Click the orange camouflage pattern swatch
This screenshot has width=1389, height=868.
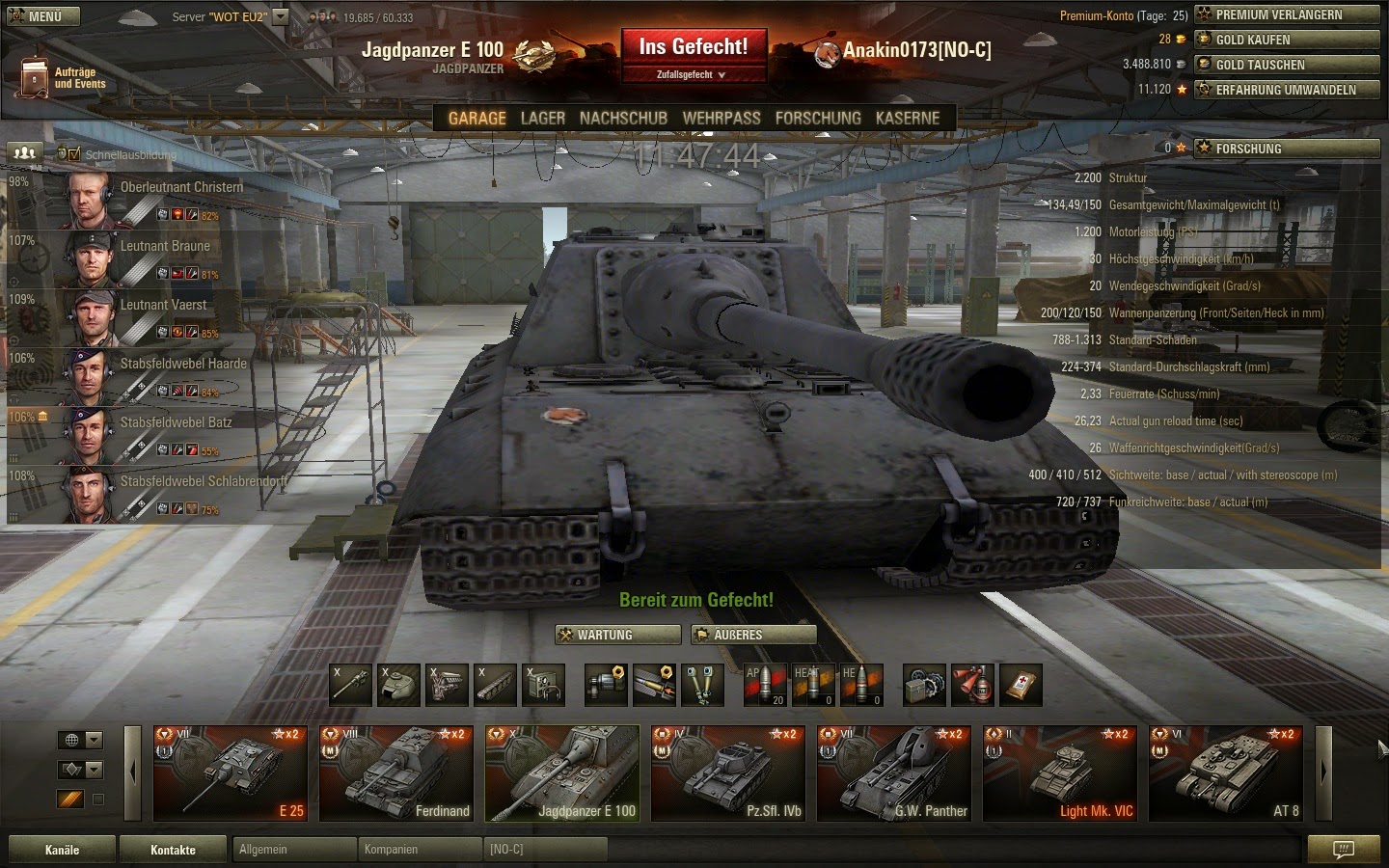pos(69,799)
